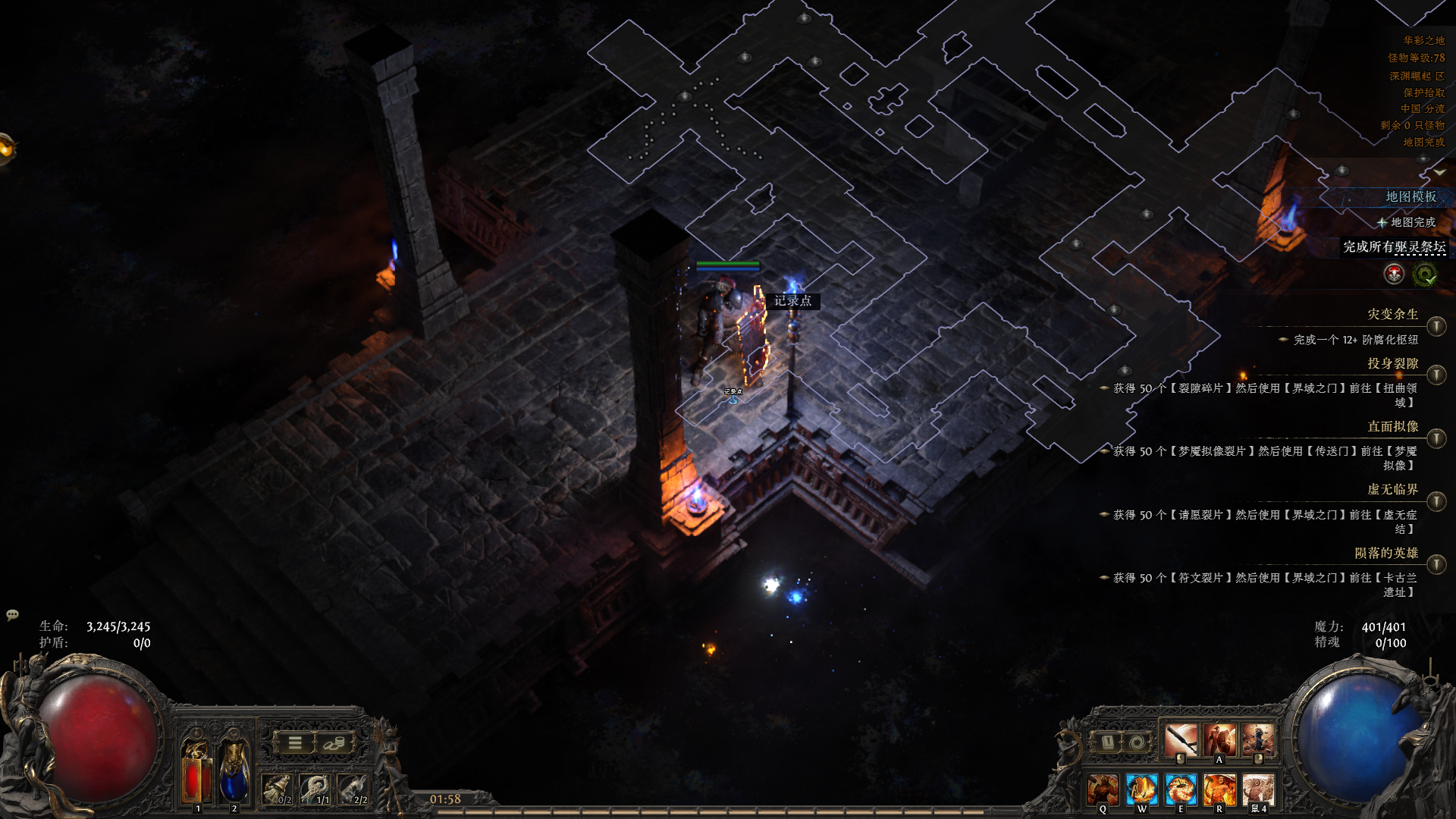
Task: Use the bell utility flask
Action: coord(277,789)
